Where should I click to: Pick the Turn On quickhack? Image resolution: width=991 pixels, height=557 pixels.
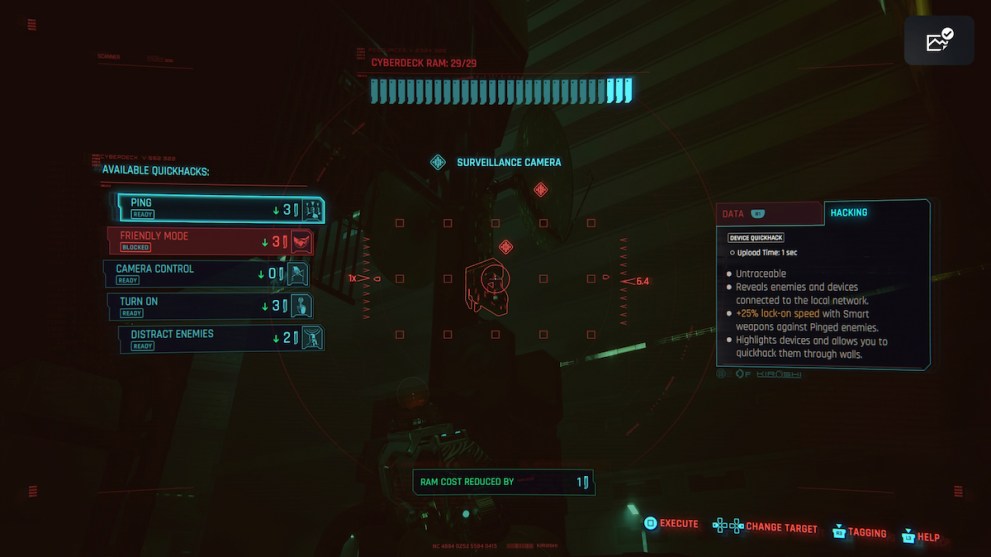click(x=210, y=306)
